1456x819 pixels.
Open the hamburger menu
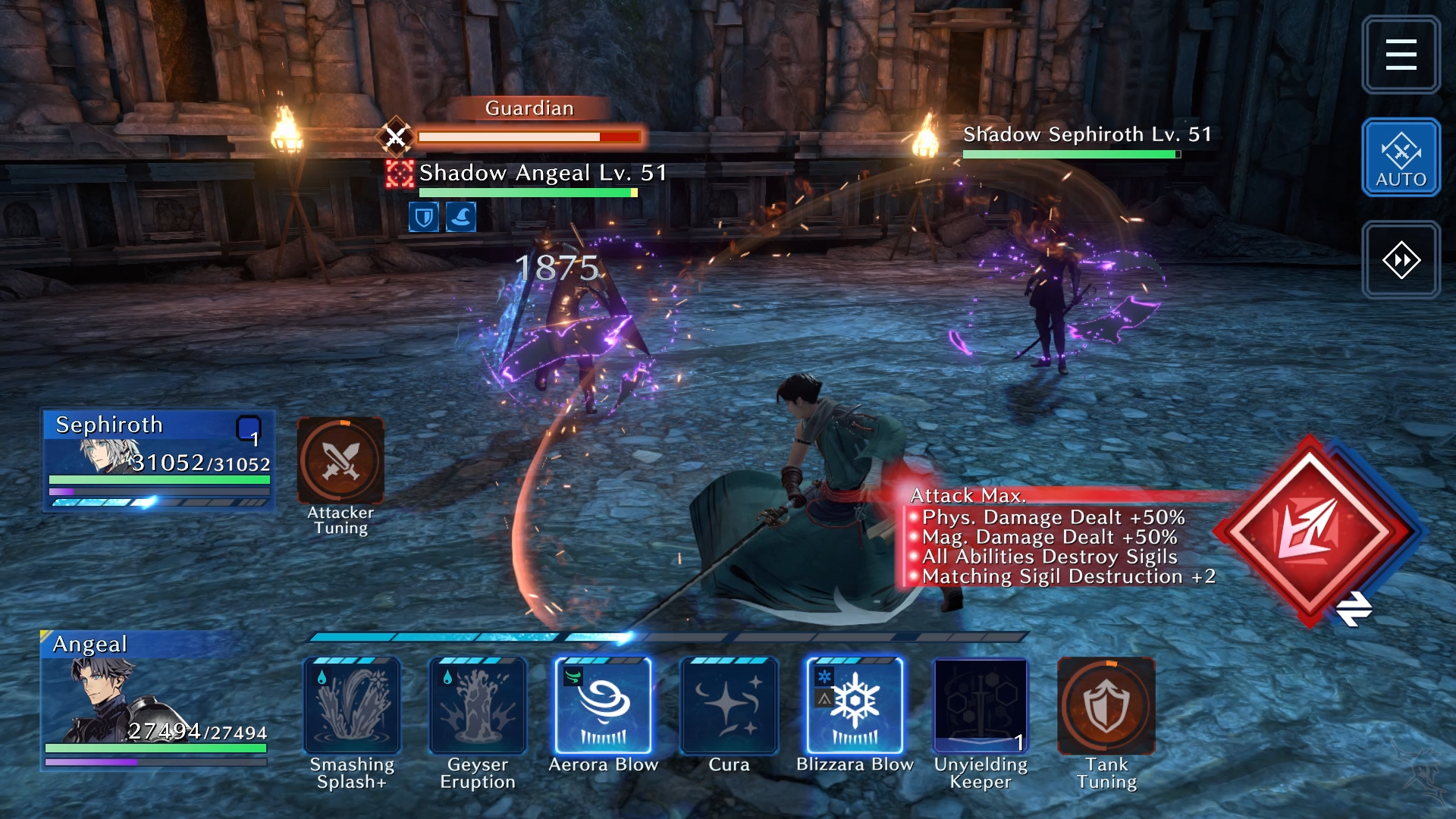click(1400, 55)
